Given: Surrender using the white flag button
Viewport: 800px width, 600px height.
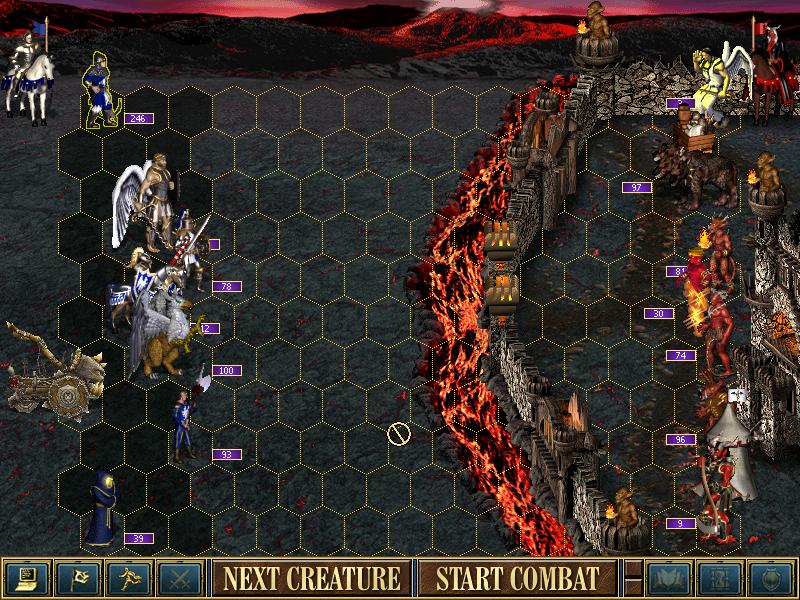Looking at the screenshot, I should click(x=76, y=578).
